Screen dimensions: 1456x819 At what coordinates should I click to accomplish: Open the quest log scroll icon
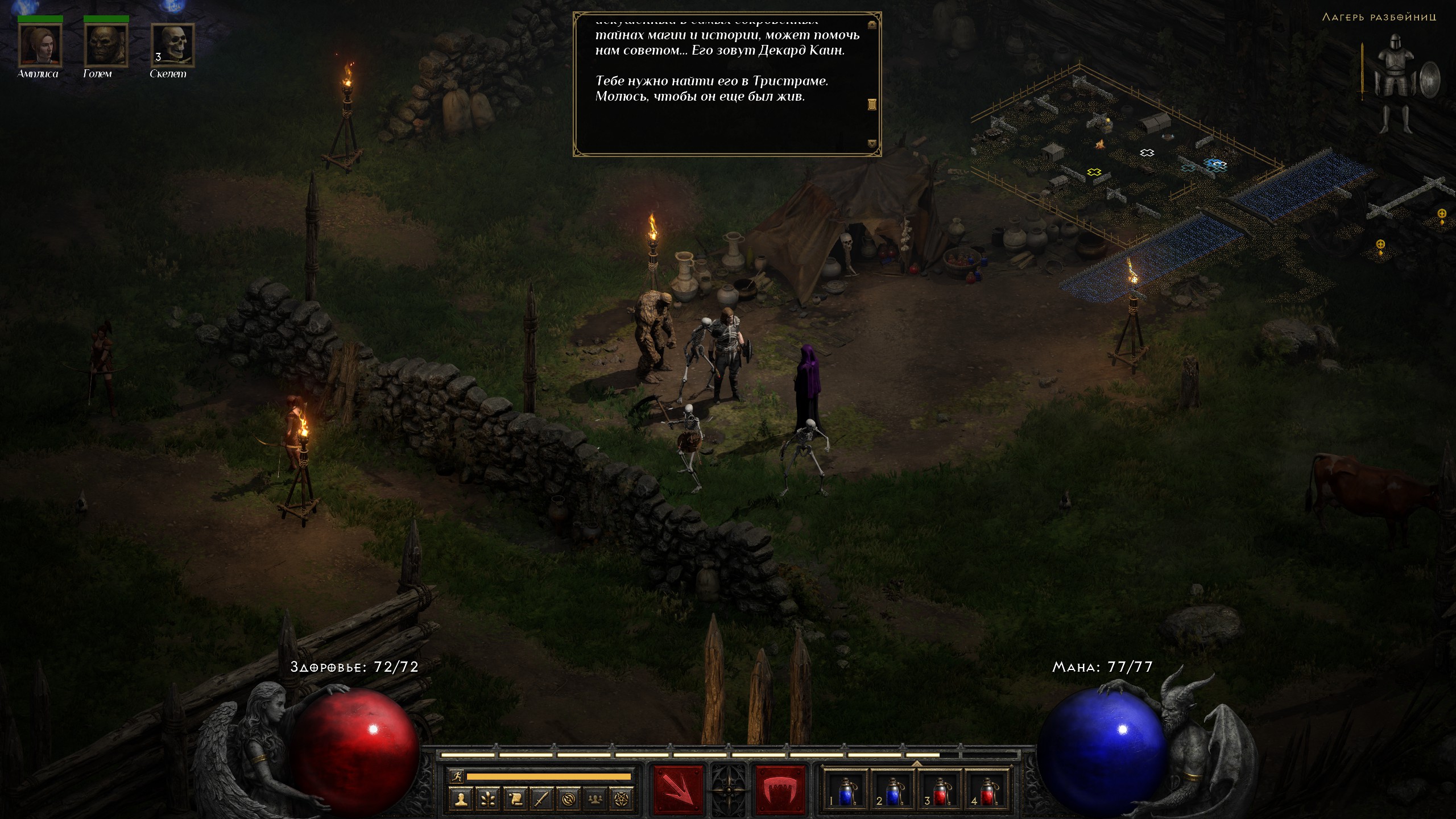tap(515, 800)
